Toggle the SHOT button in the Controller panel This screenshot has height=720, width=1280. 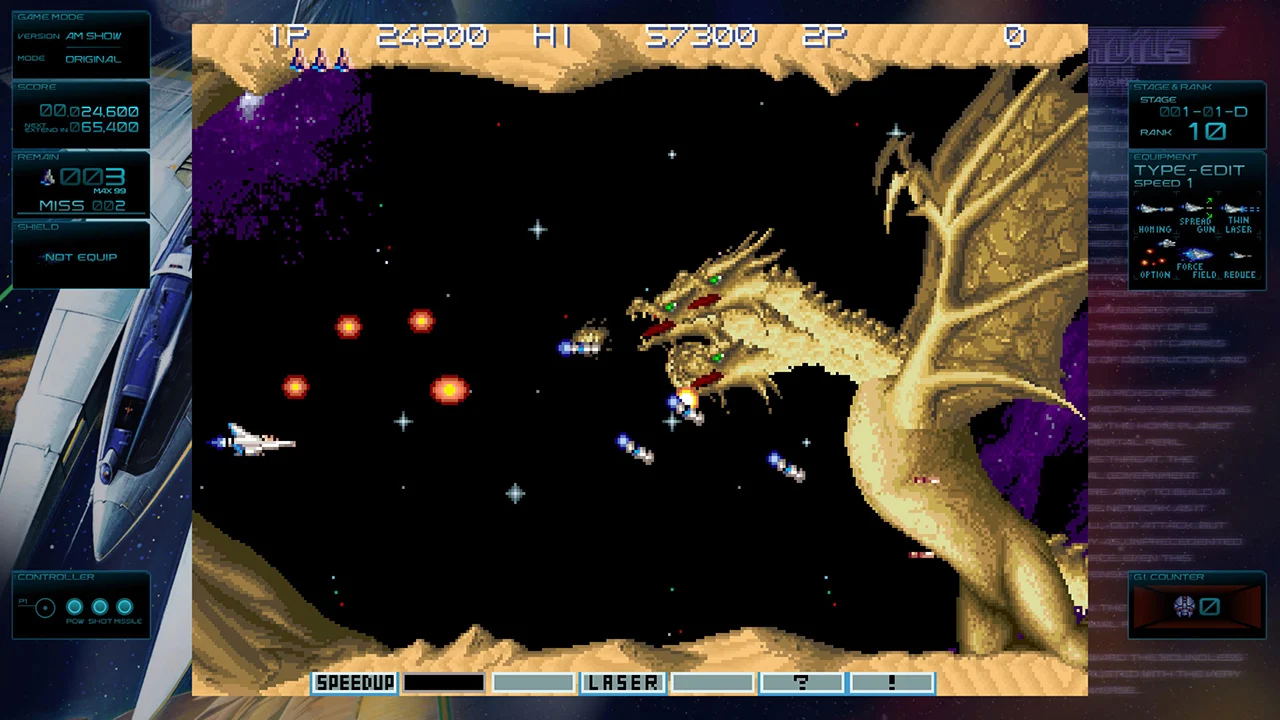[x=100, y=606]
